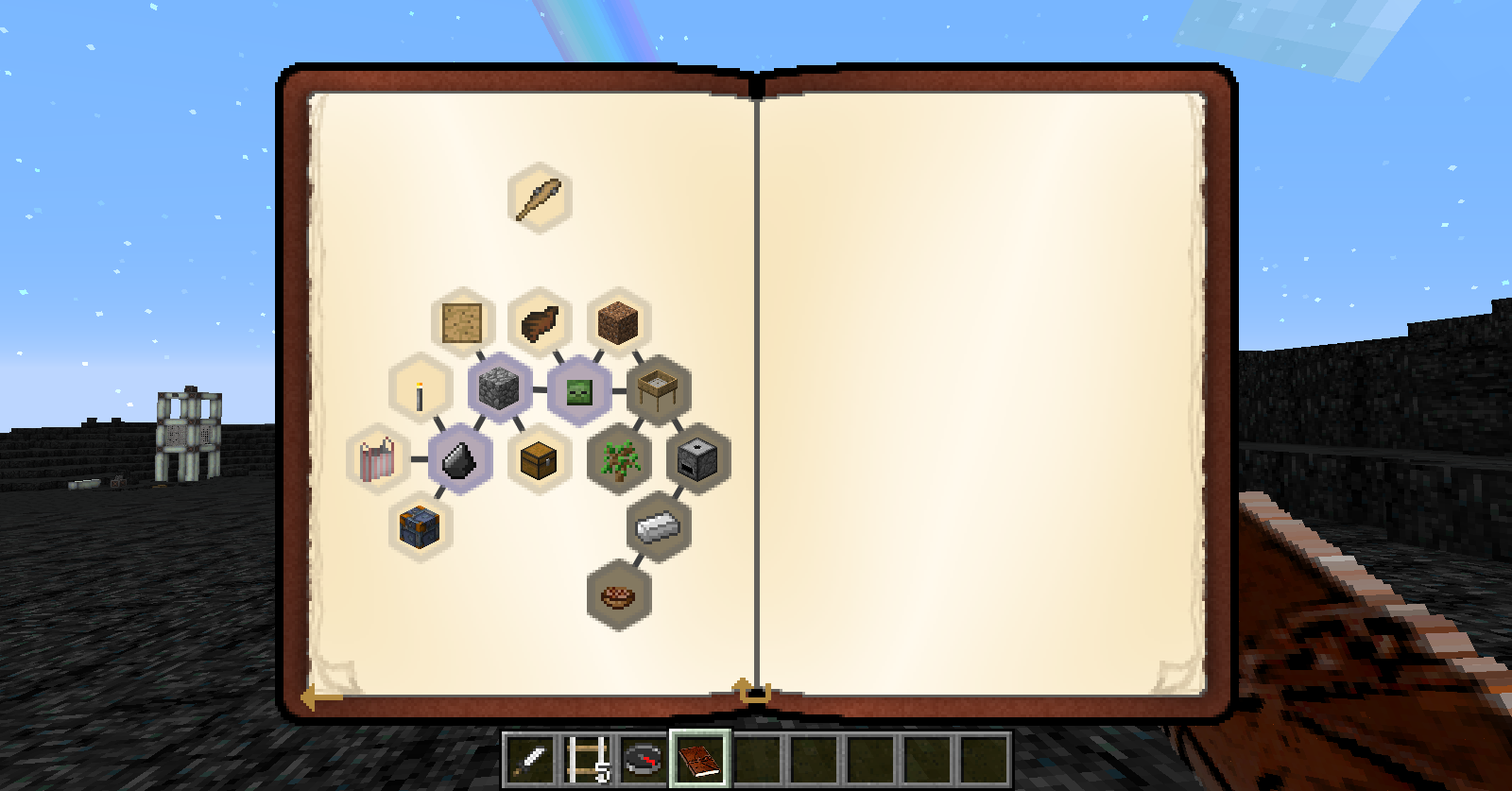
Task: Open the zombie head advancement
Action: pyautogui.click(x=578, y=390)
